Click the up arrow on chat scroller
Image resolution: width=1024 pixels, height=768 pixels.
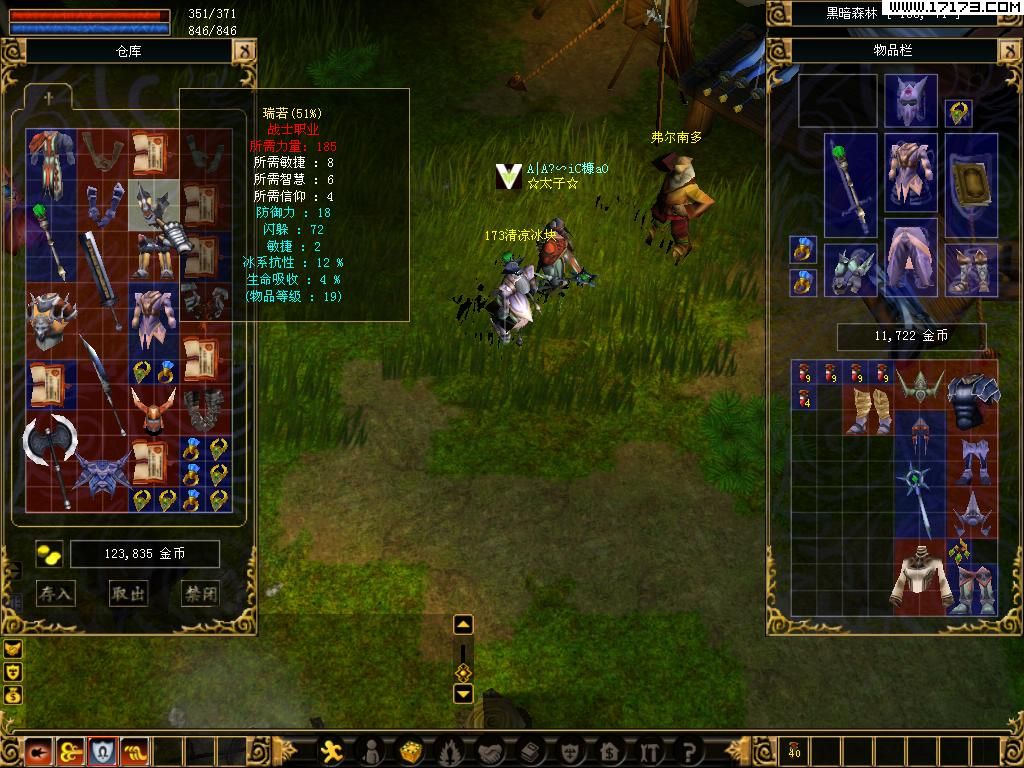pyautogui.click(x=463, y=625)
